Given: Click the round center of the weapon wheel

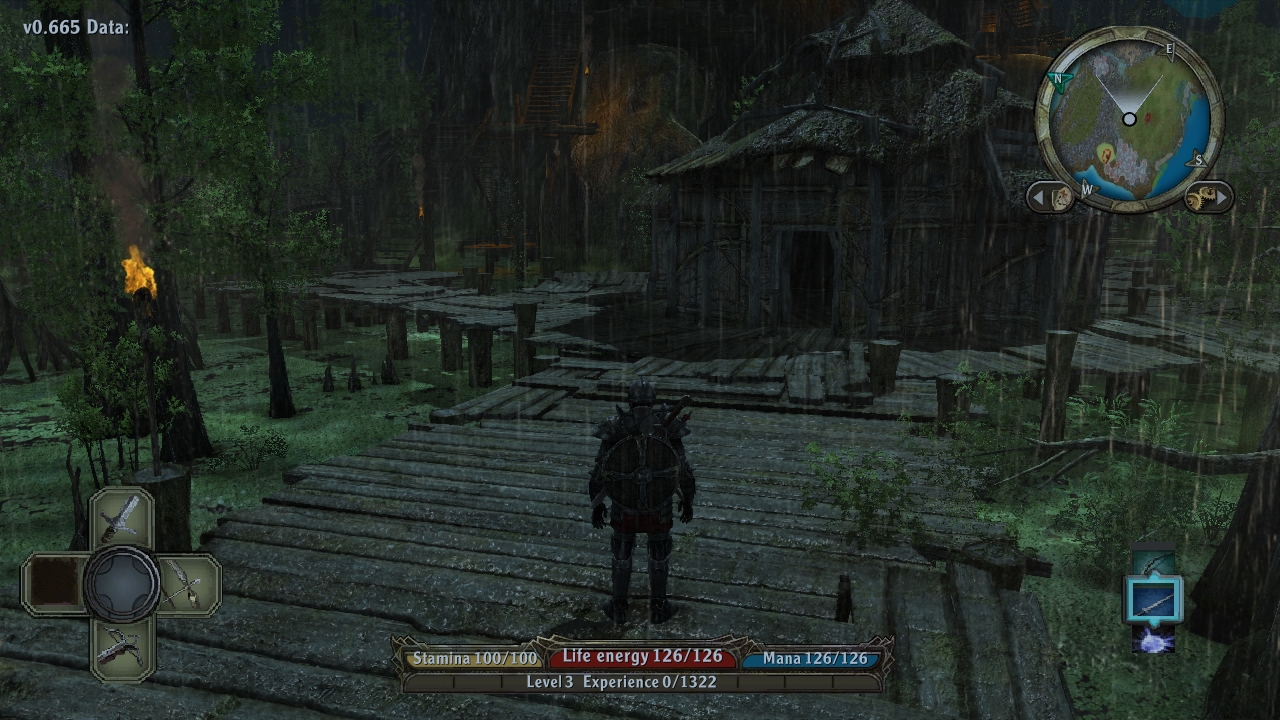Looking at the screenshot, I should point(122,583).
